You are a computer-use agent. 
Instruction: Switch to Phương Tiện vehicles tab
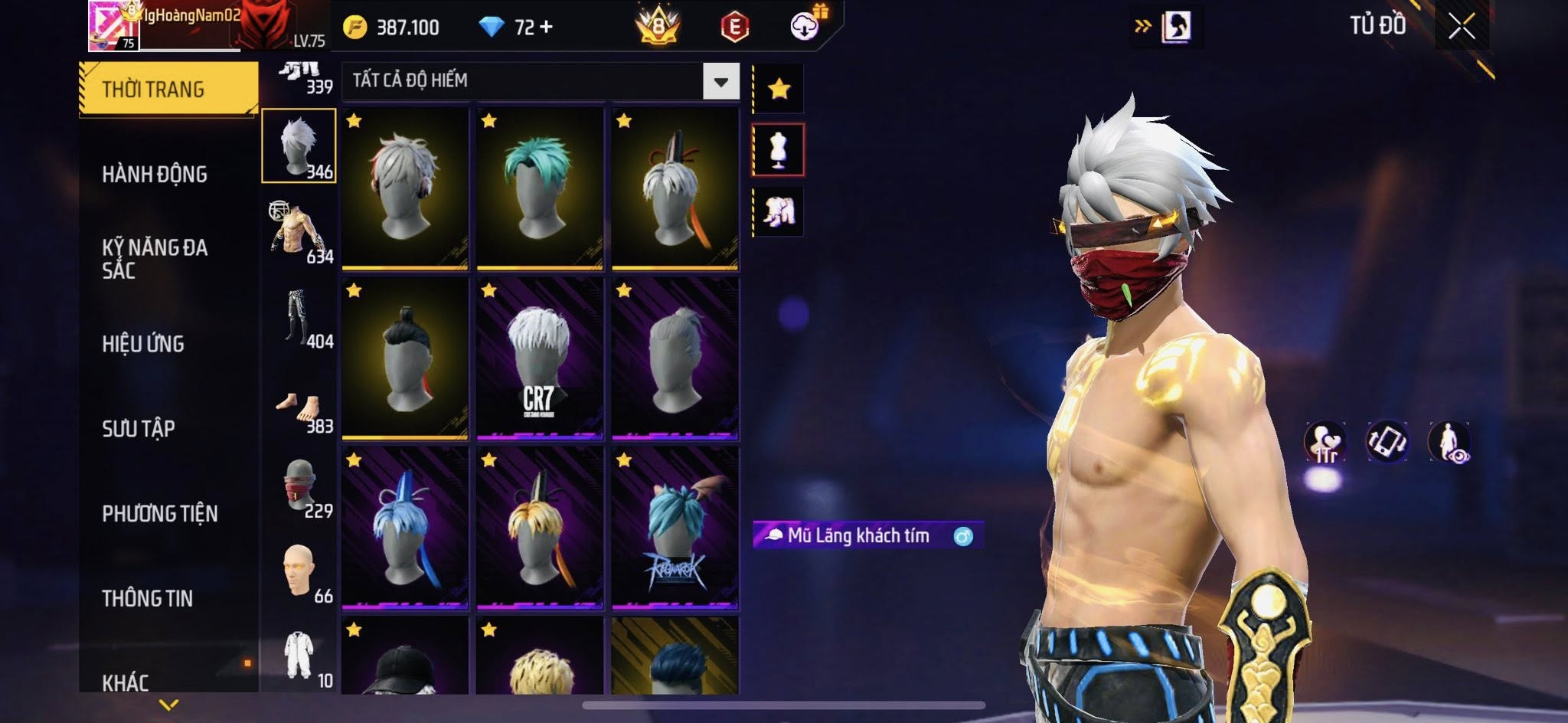160,513
